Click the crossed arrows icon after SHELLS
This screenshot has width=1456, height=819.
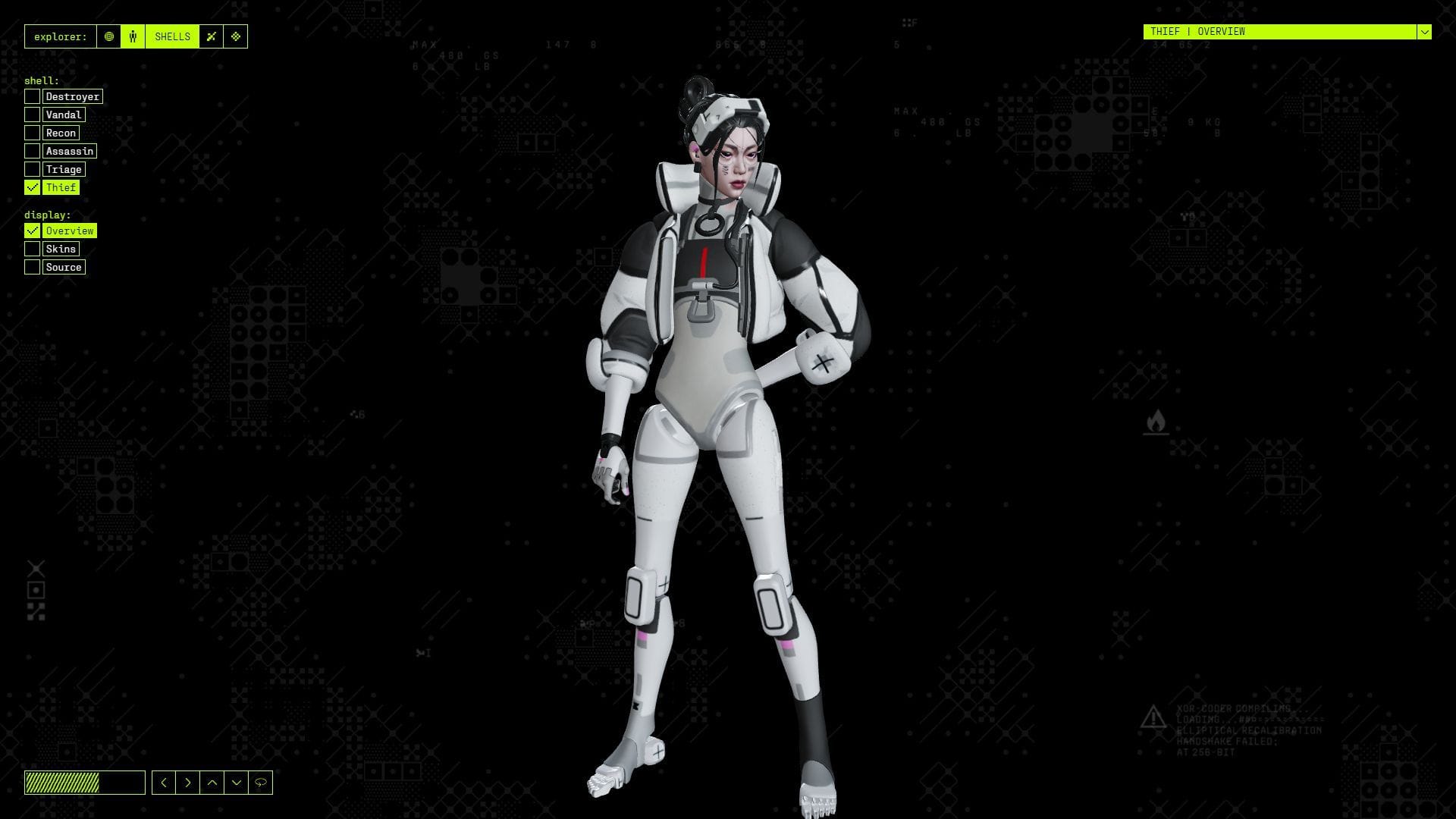212,36
